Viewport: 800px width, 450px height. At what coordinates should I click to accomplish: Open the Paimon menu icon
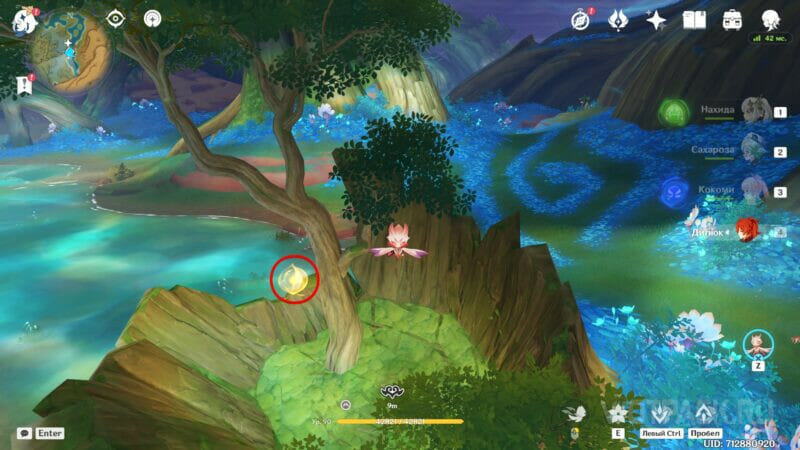[x=20, y=20]
